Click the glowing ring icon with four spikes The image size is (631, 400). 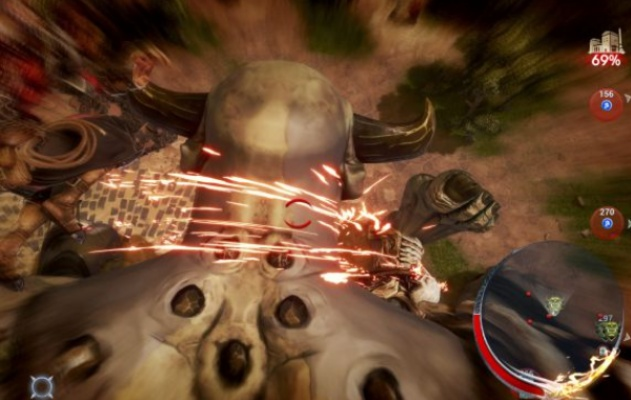41,386
